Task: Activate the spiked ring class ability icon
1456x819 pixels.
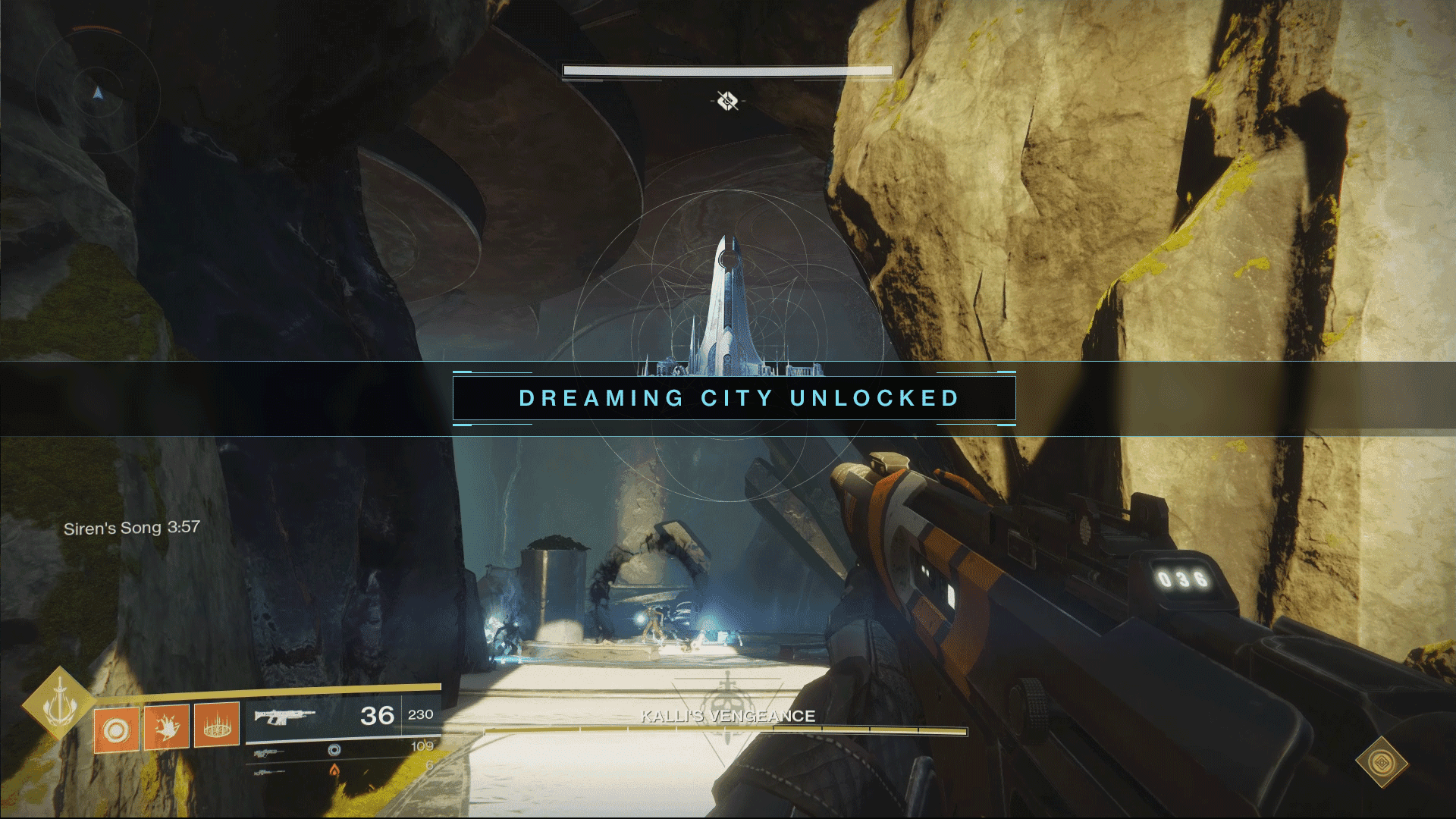Action: pyautogui.click(x=217, y=725)
